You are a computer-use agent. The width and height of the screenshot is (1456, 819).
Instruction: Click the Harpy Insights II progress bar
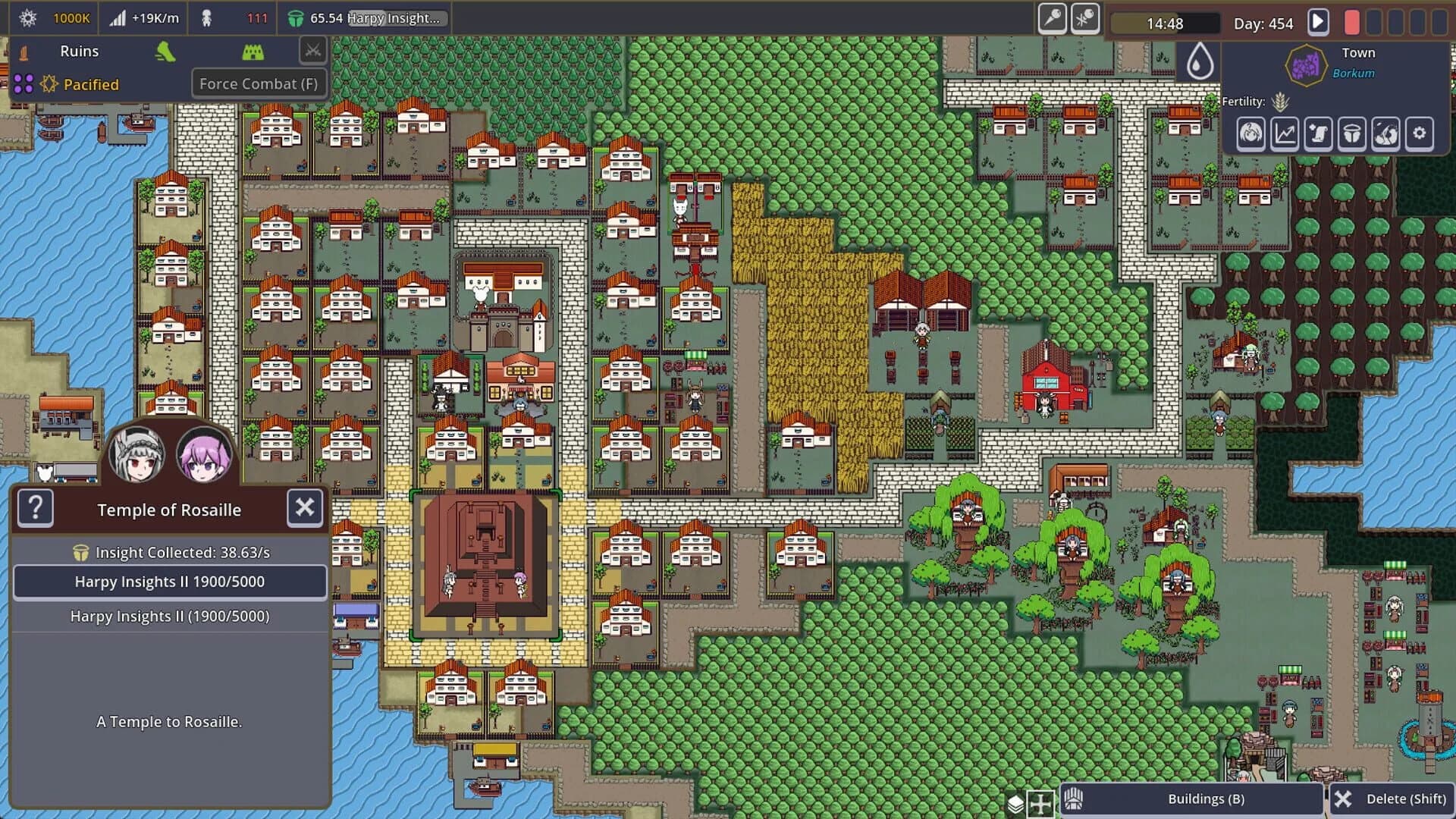coord(170,582)
